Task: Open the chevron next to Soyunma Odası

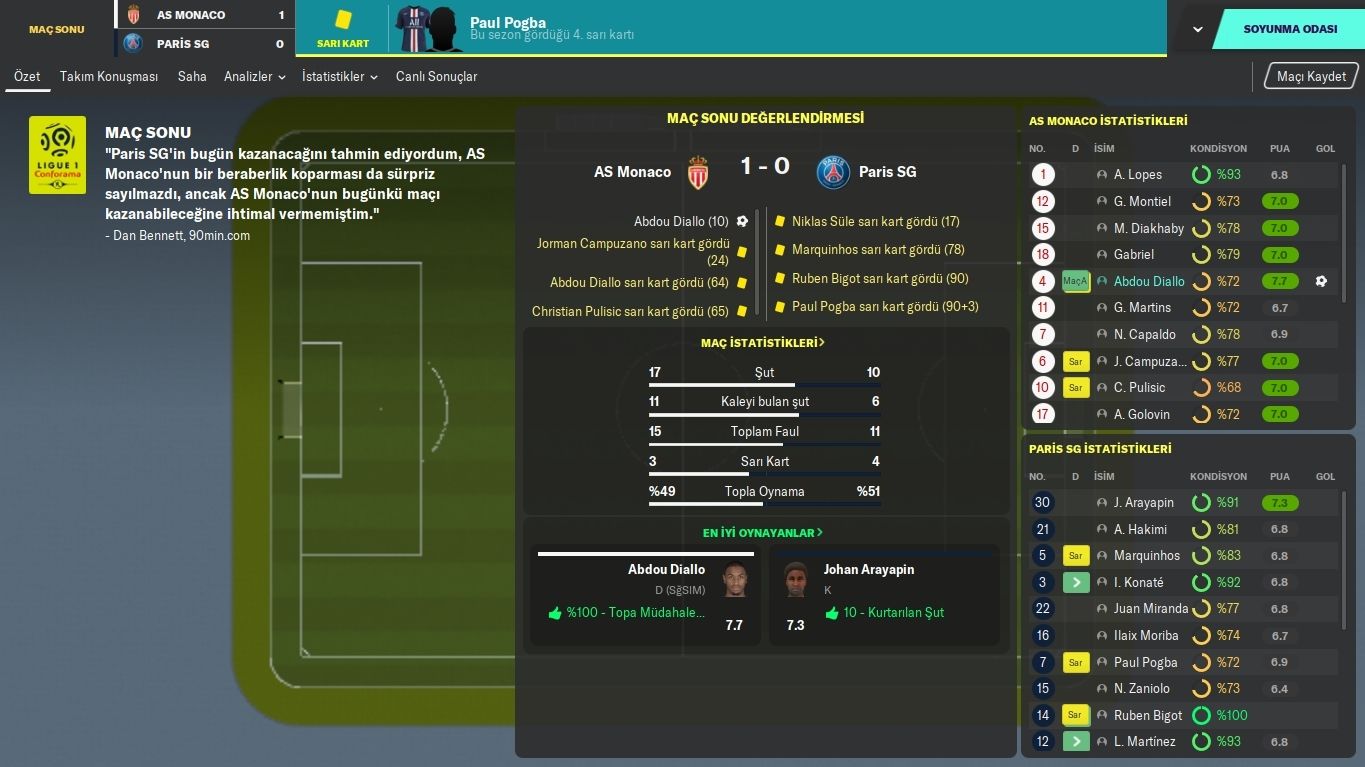Action: (1196, 28)
